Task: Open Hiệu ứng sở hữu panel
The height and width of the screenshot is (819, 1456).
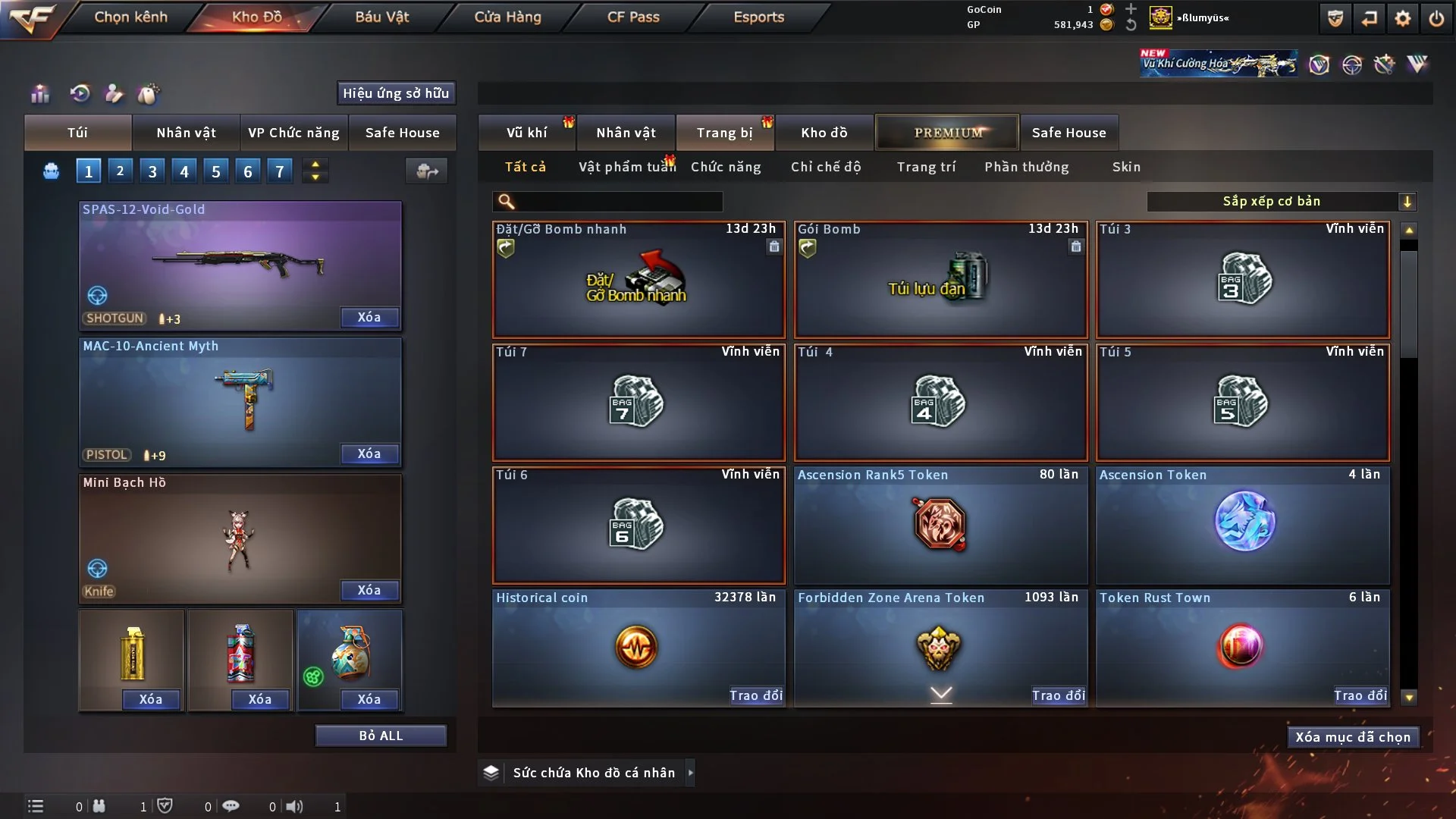Action: point(396,93)
